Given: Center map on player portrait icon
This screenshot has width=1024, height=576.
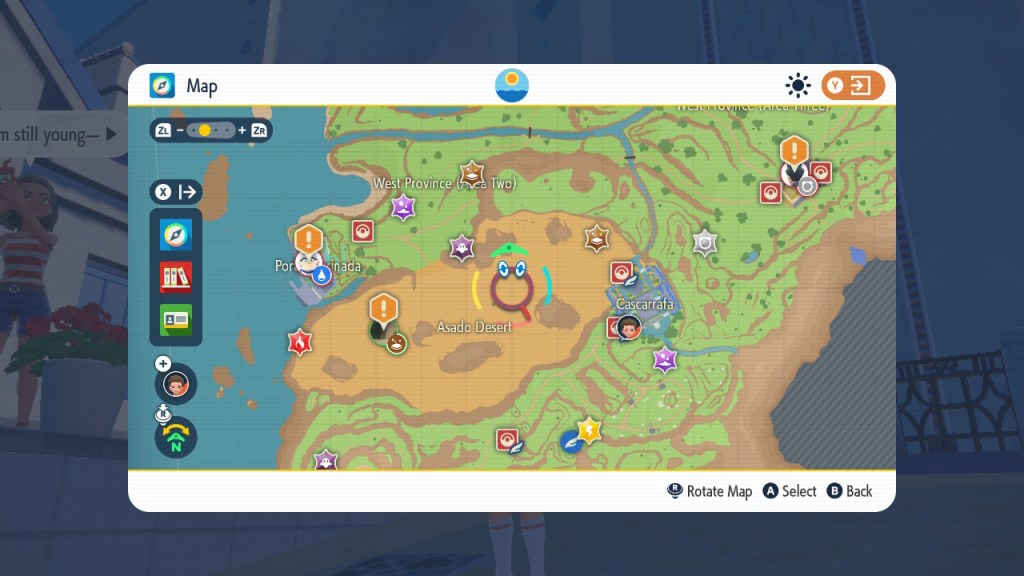Looking at the screenshot, I should coord(176,384).
